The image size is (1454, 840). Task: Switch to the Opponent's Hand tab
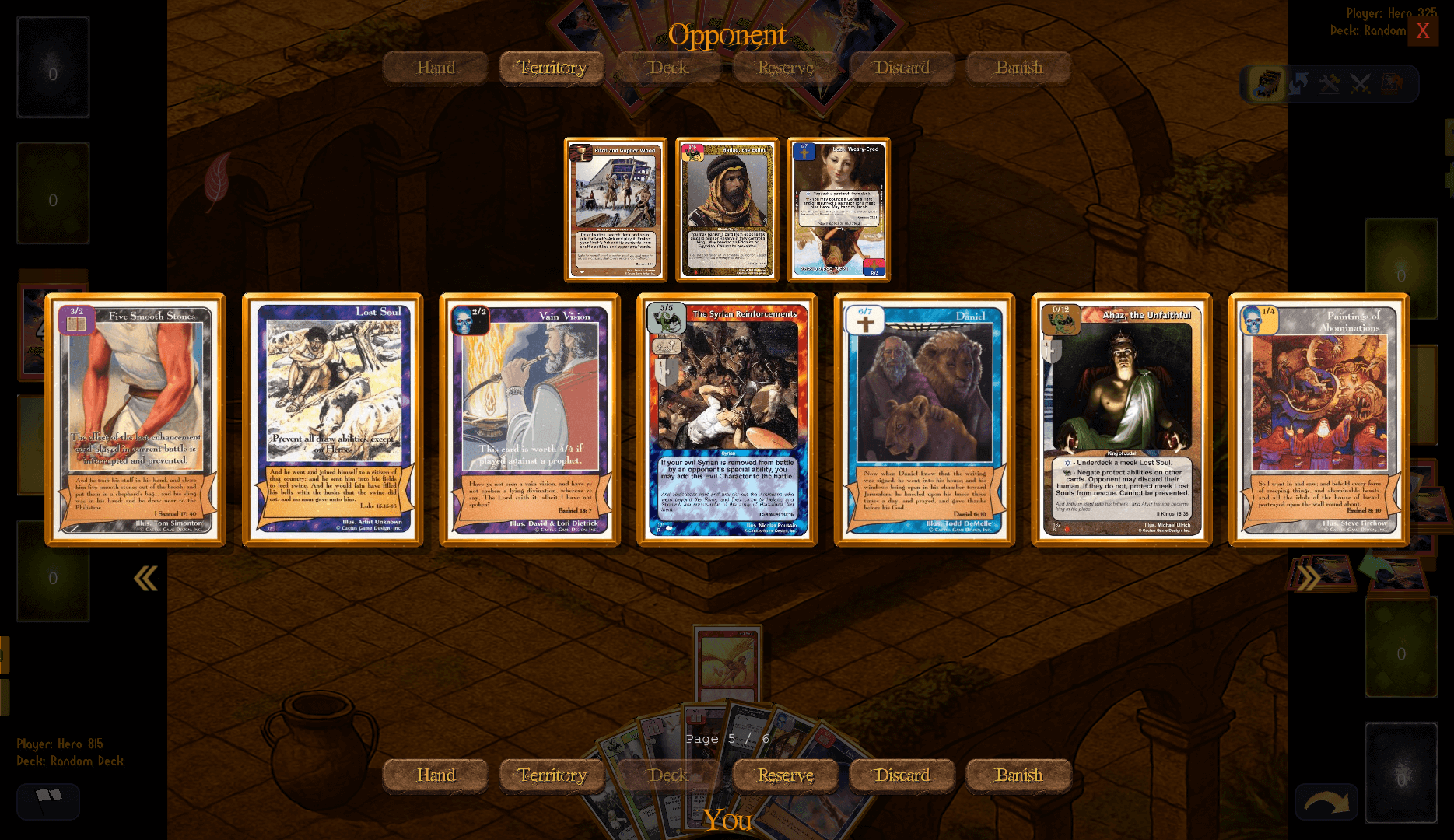[434, 68]
